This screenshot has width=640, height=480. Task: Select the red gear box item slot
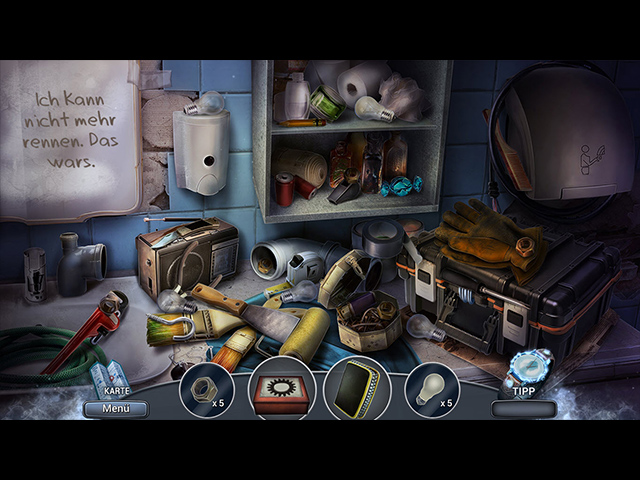point(281,389)
